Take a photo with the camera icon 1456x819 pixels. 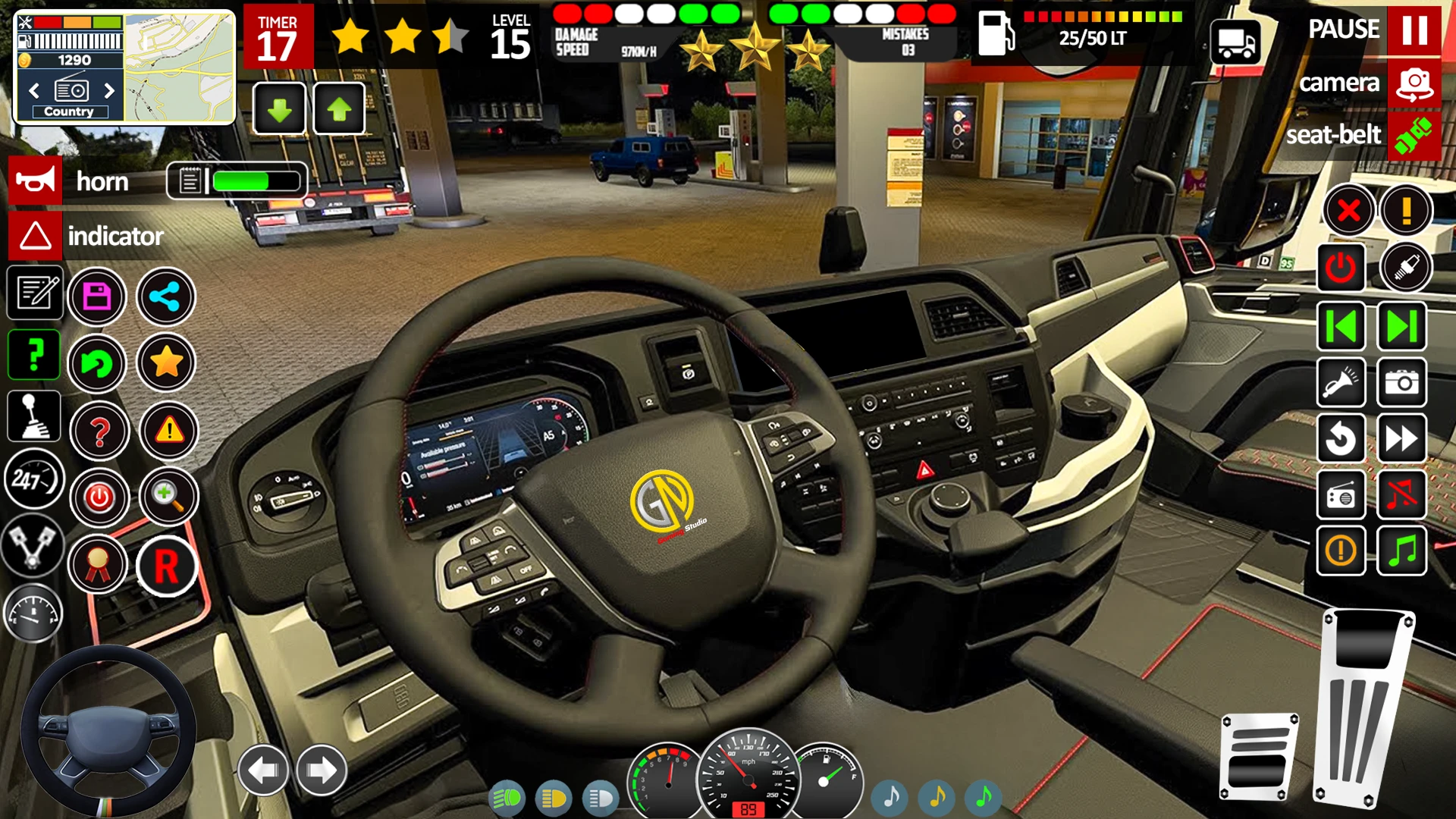click(1401, 382)
